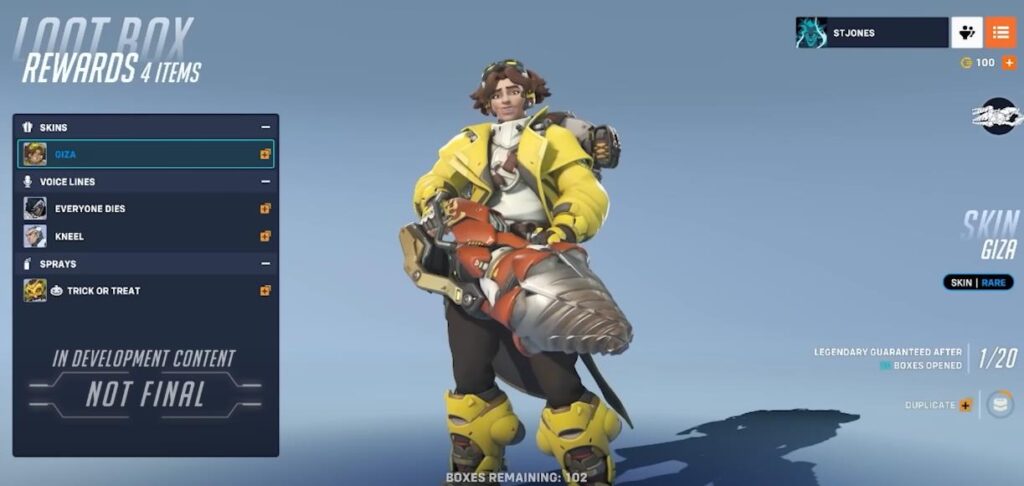This screenshot has height=486, width=1024.
Task: Collapse the Sprays section
Action: (266, 264)
